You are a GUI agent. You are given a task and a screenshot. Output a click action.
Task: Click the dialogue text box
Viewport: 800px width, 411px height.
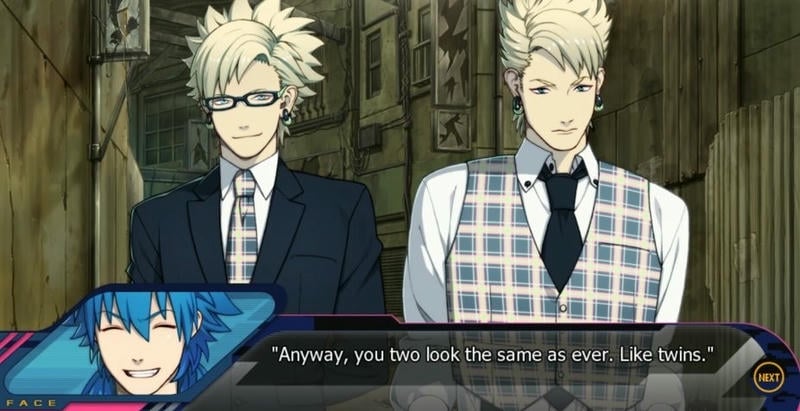(500, 354)
